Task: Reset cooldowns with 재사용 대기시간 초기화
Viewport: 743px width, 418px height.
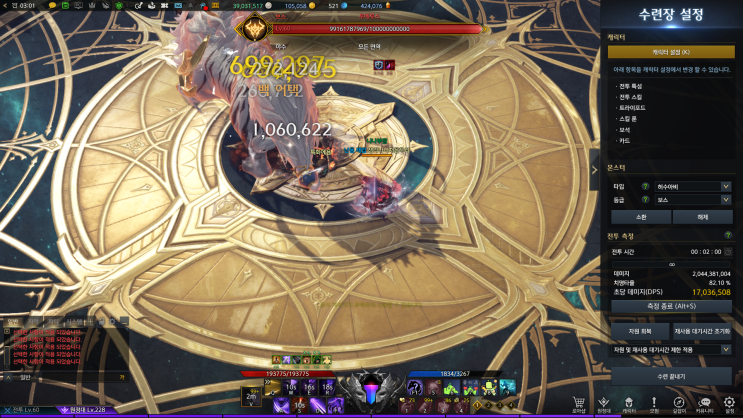Action: click(703, 330)
